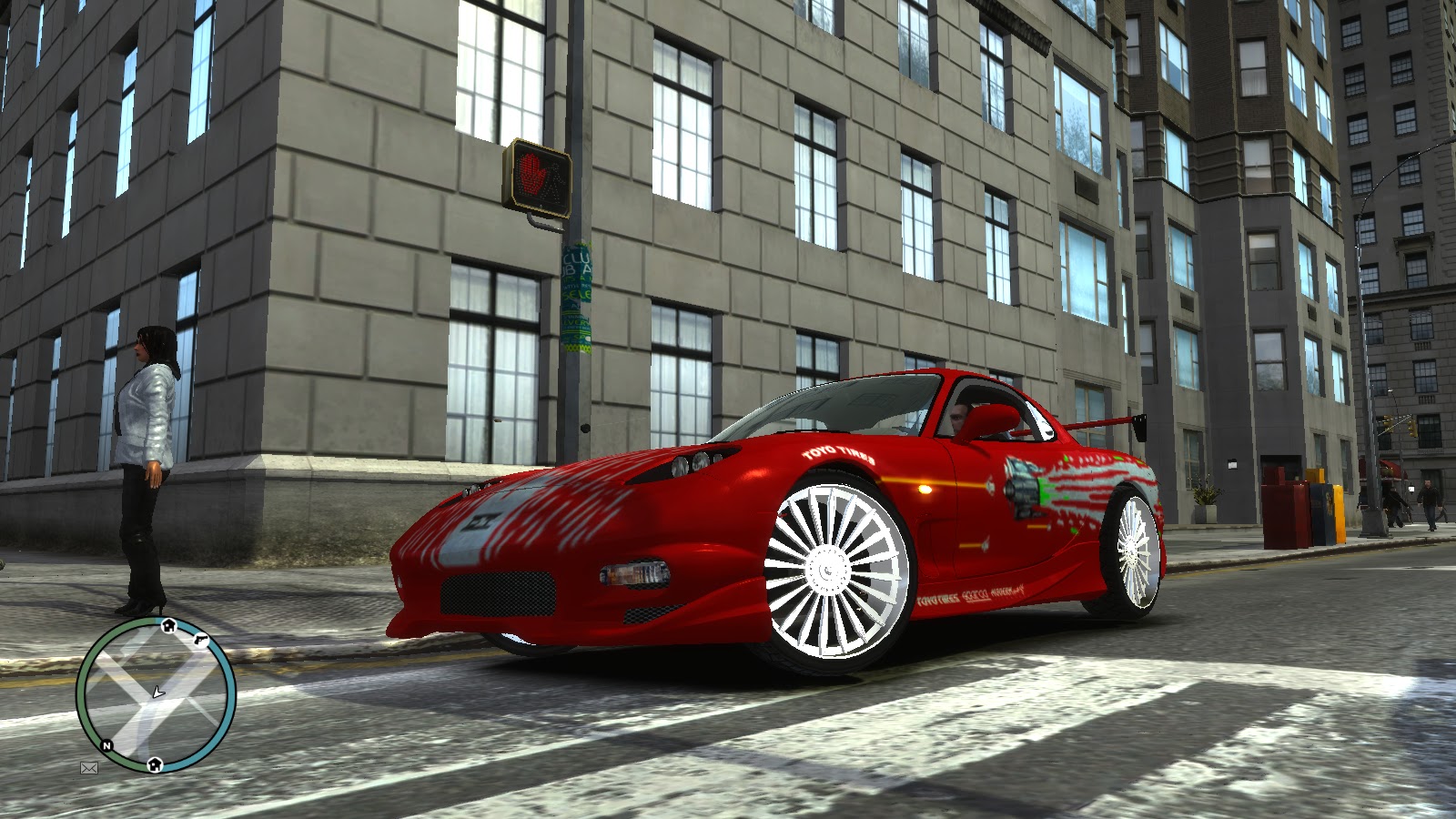This screenshot has height=819, width=1456.
Task: Select the pistol gun-shop icon on the radar
Action: click(201, 640)
